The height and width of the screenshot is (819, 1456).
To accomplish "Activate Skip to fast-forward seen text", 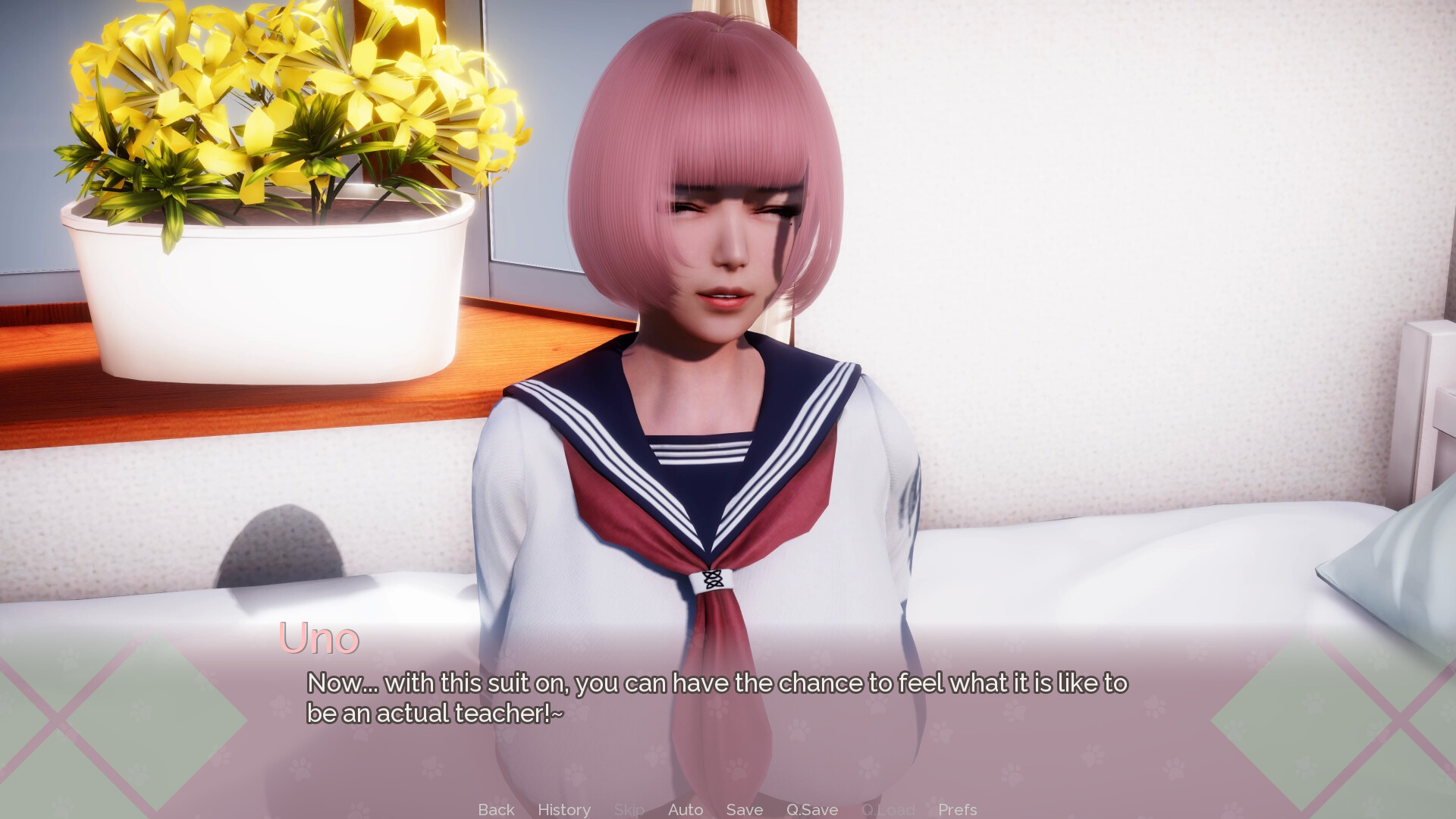I will (628, 809).
